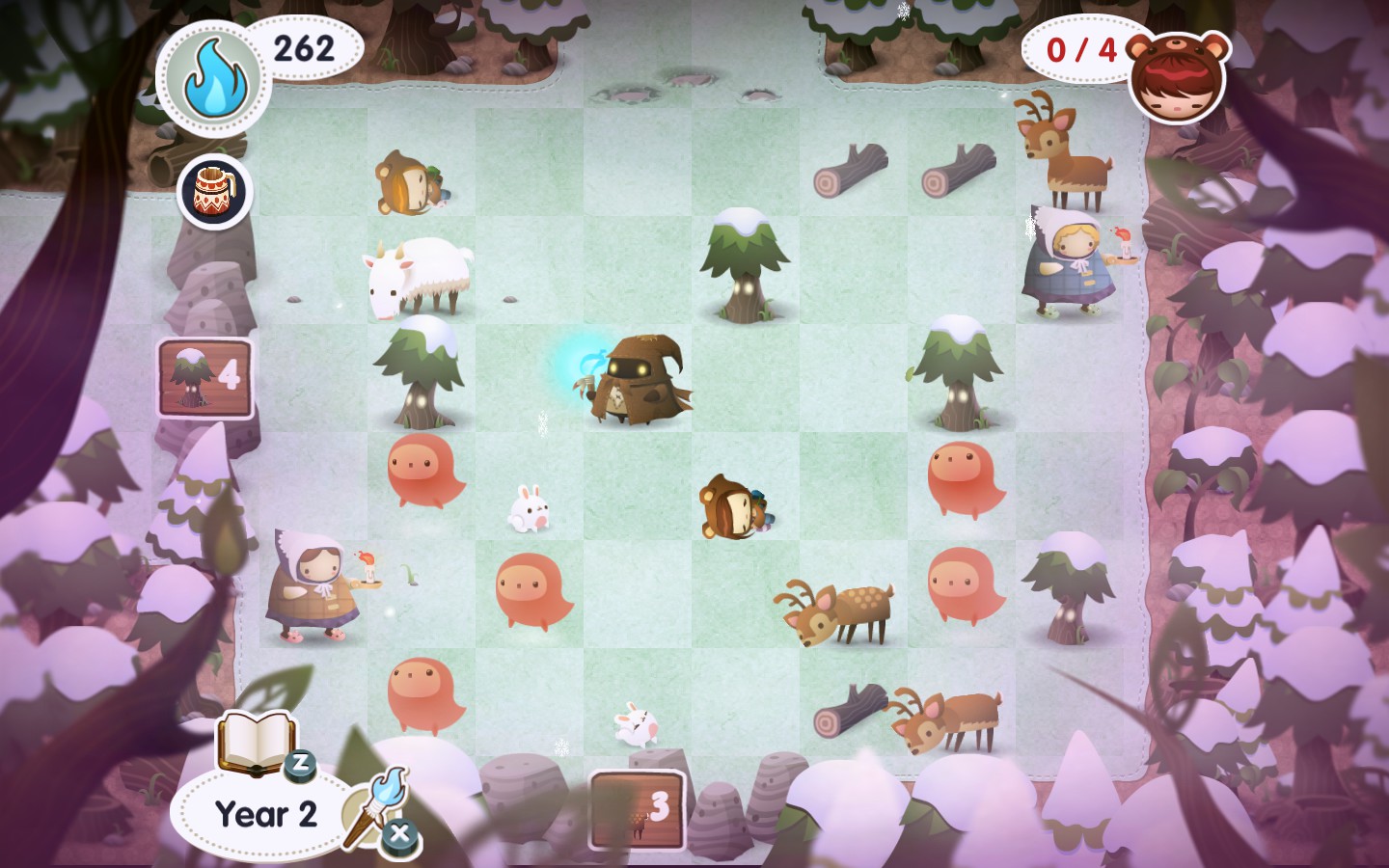Select the patterned drum item icon

214,191
